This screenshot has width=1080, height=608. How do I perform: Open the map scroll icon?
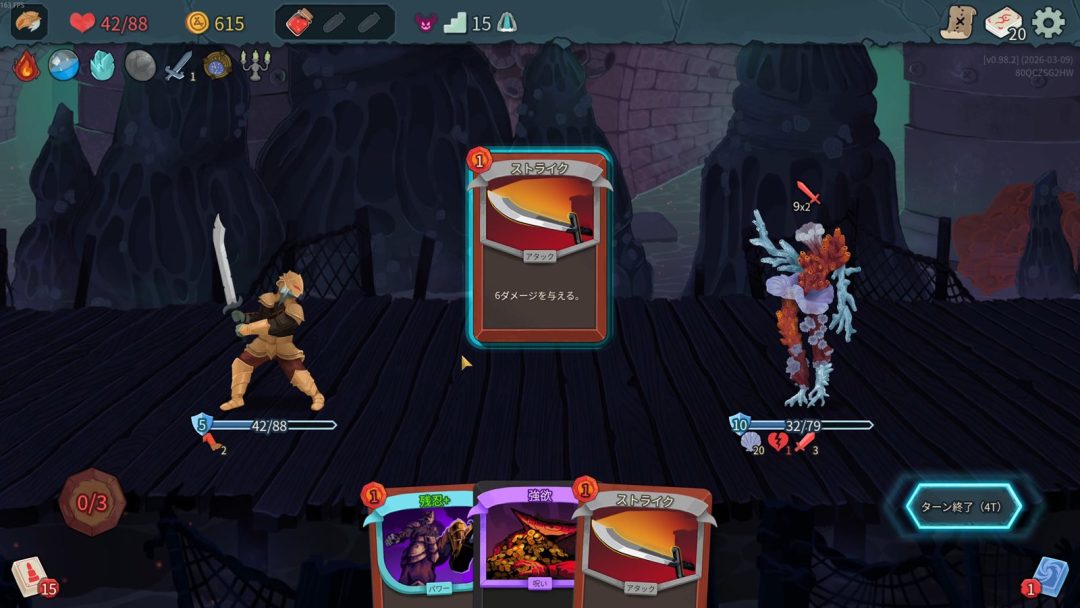[x=957, y=22]
